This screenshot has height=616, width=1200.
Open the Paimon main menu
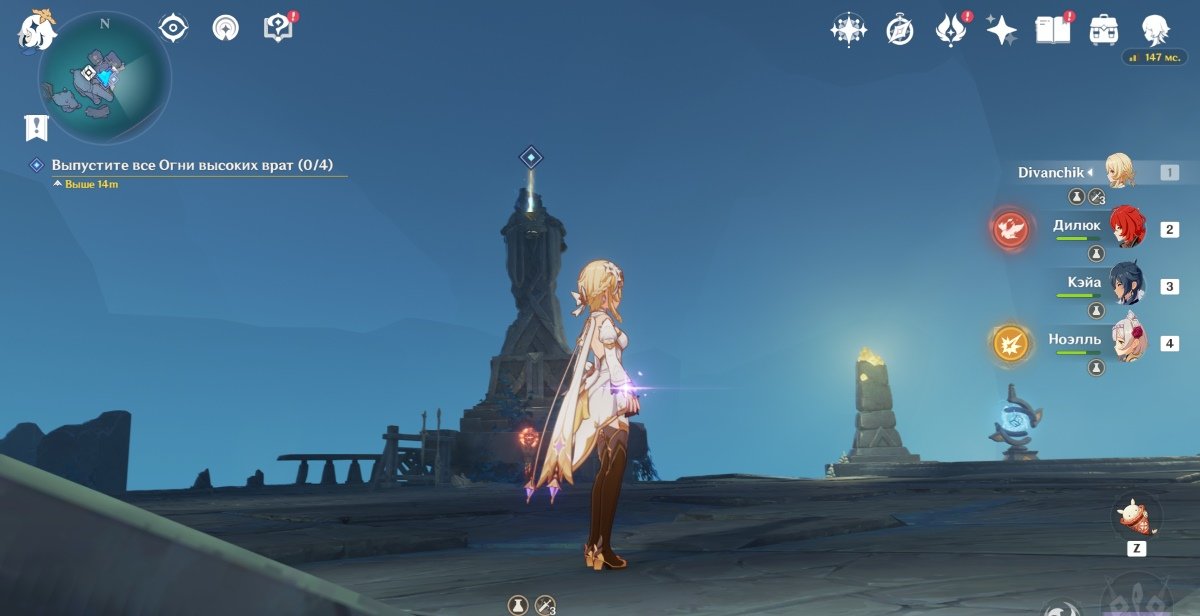36,29
